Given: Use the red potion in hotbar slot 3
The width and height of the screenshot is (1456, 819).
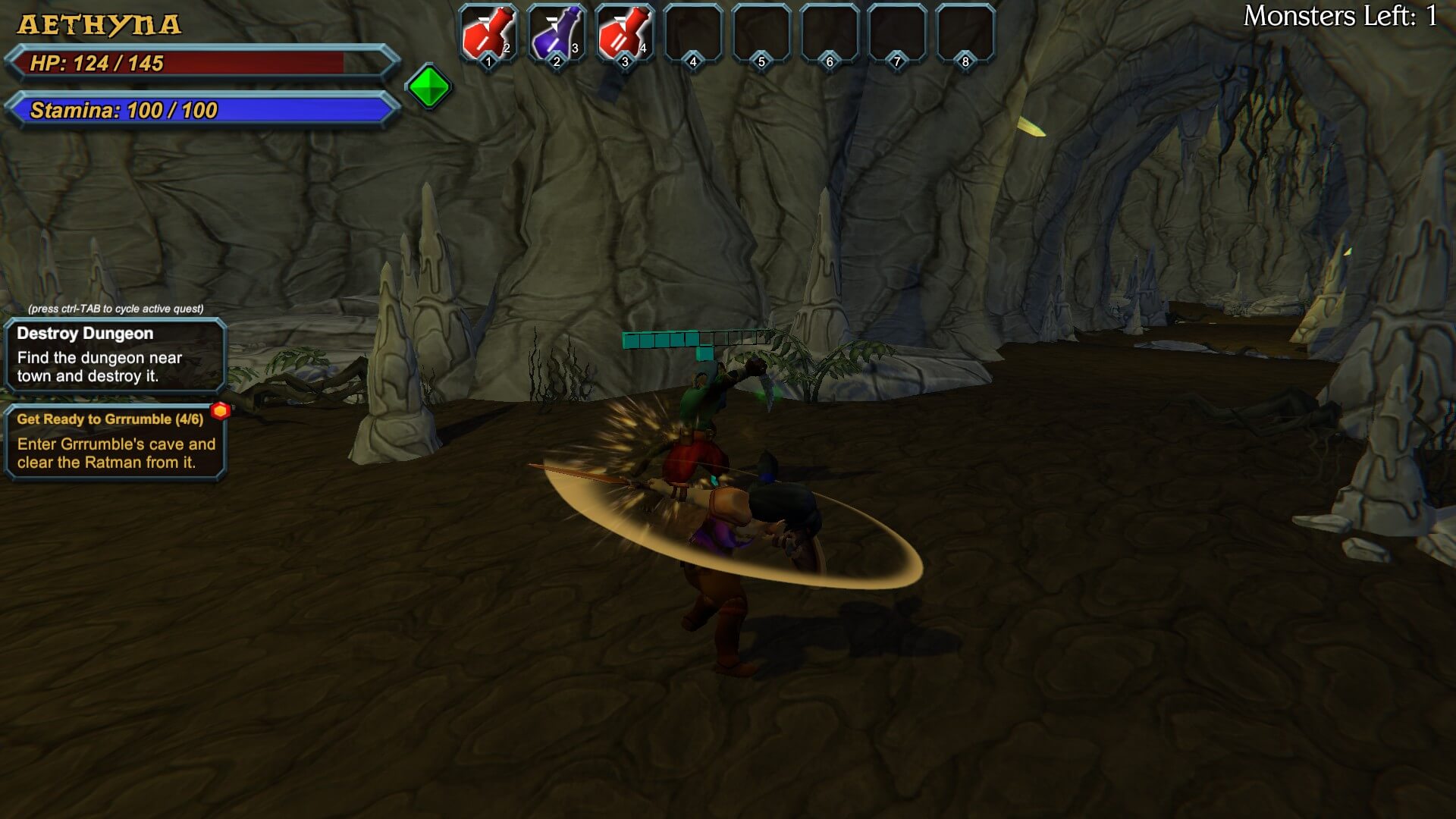Looking at the screenshot, I should pyautogui.click(x=624, y=34).
